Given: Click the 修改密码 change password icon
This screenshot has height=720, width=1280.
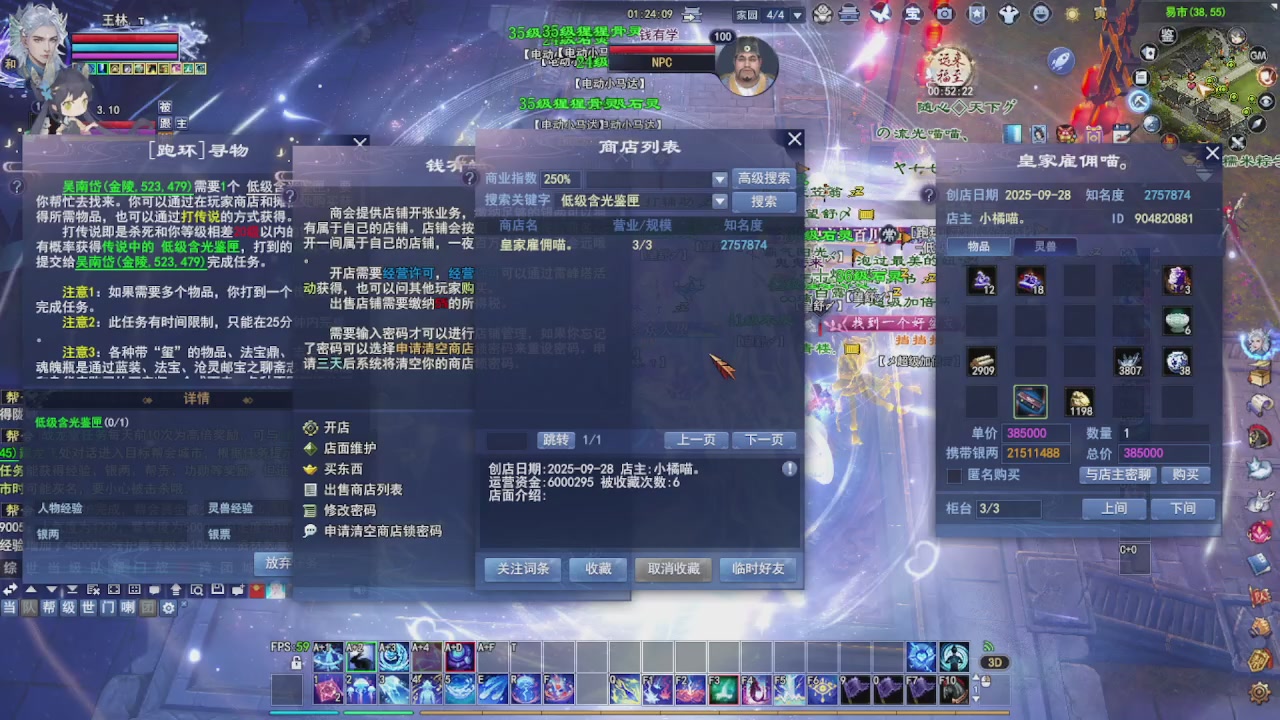Looking at the screenshot, I should (310, 509).
